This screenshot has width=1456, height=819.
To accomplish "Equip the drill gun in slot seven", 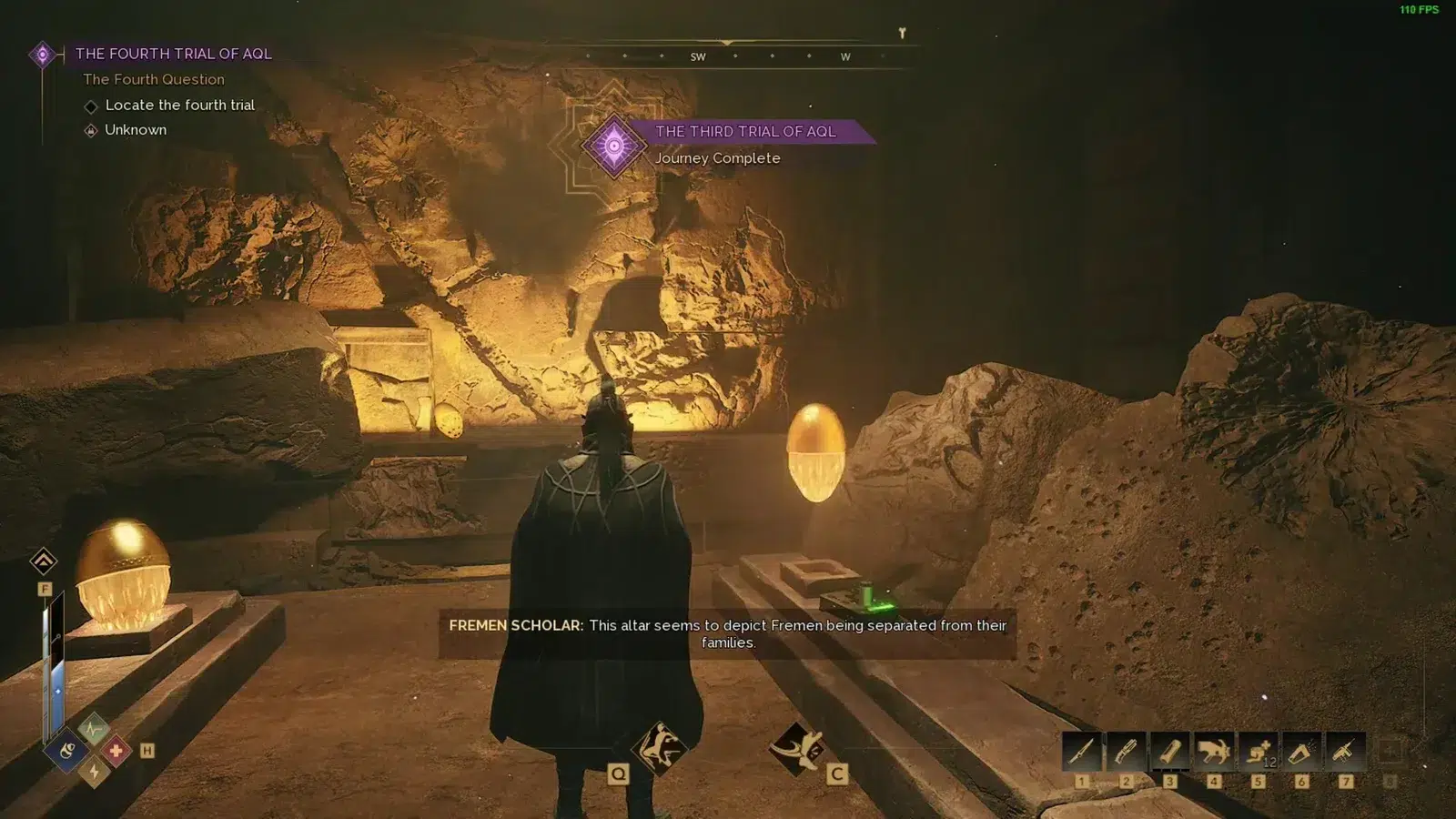I will [1345, 752].
